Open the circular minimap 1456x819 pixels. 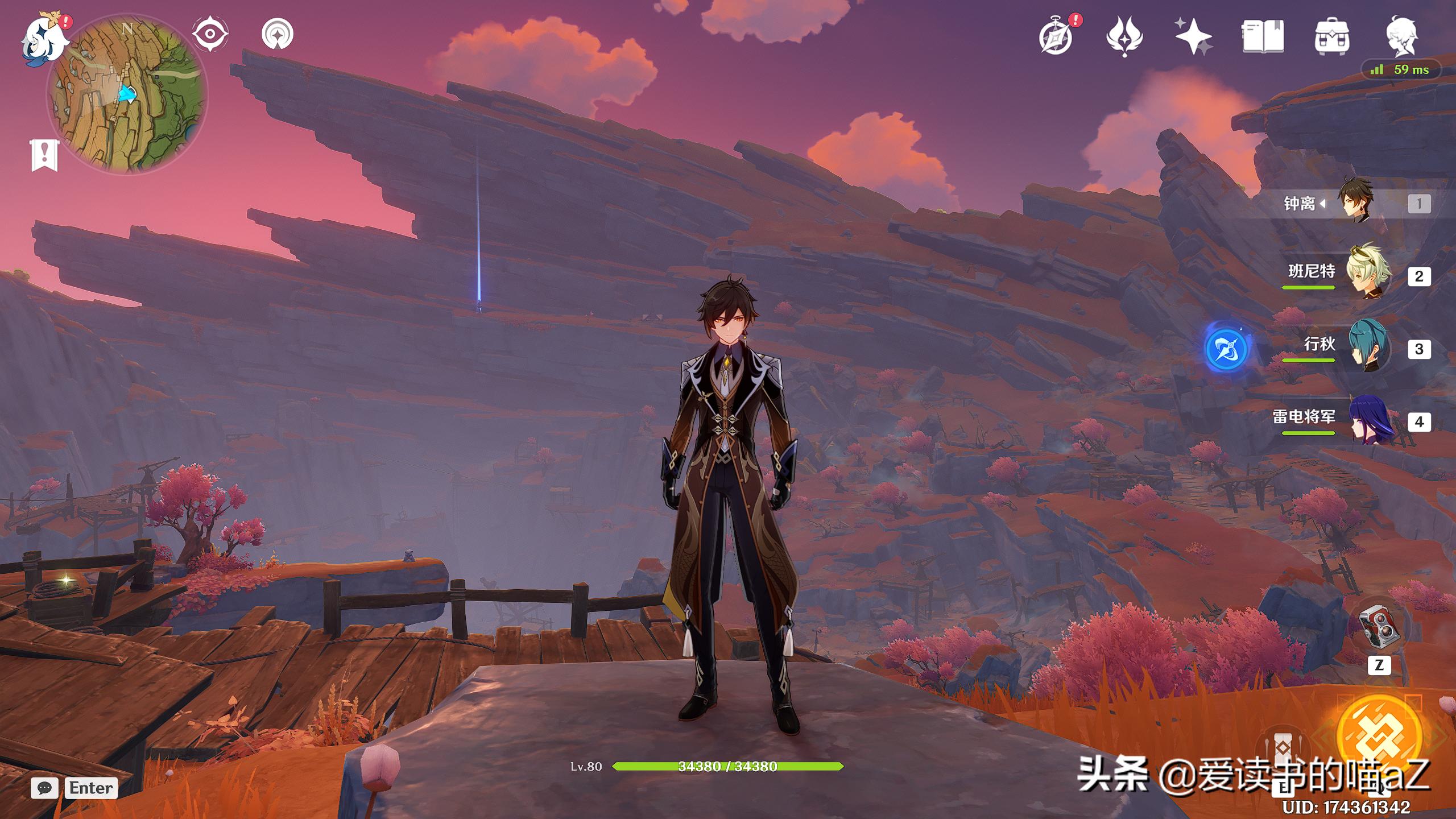(126, 94)
